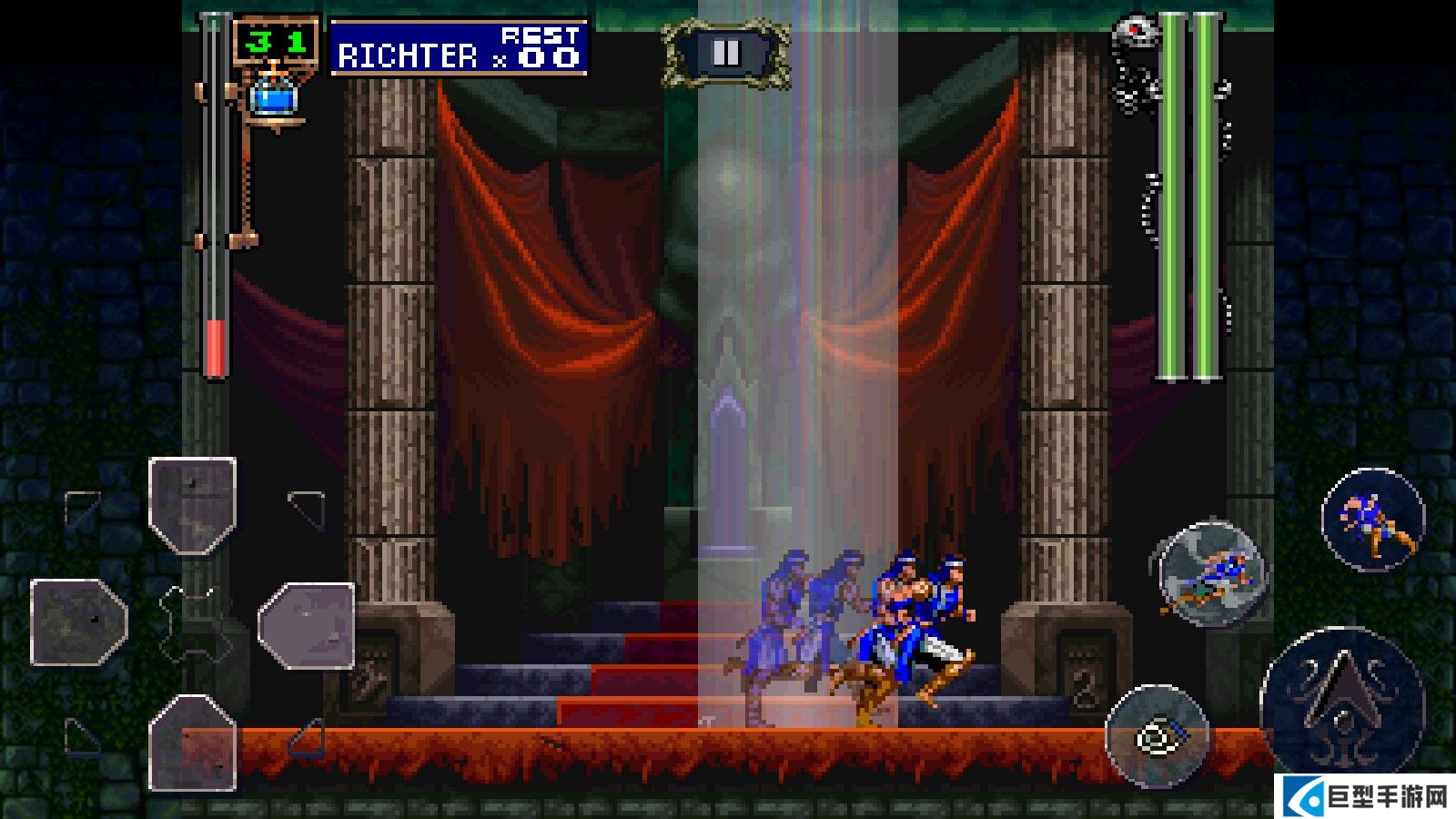Tap the right arrow on the virtual d-pad
Screen dimensions: 1456x819
pyautogui.click(x=307, y=625)
